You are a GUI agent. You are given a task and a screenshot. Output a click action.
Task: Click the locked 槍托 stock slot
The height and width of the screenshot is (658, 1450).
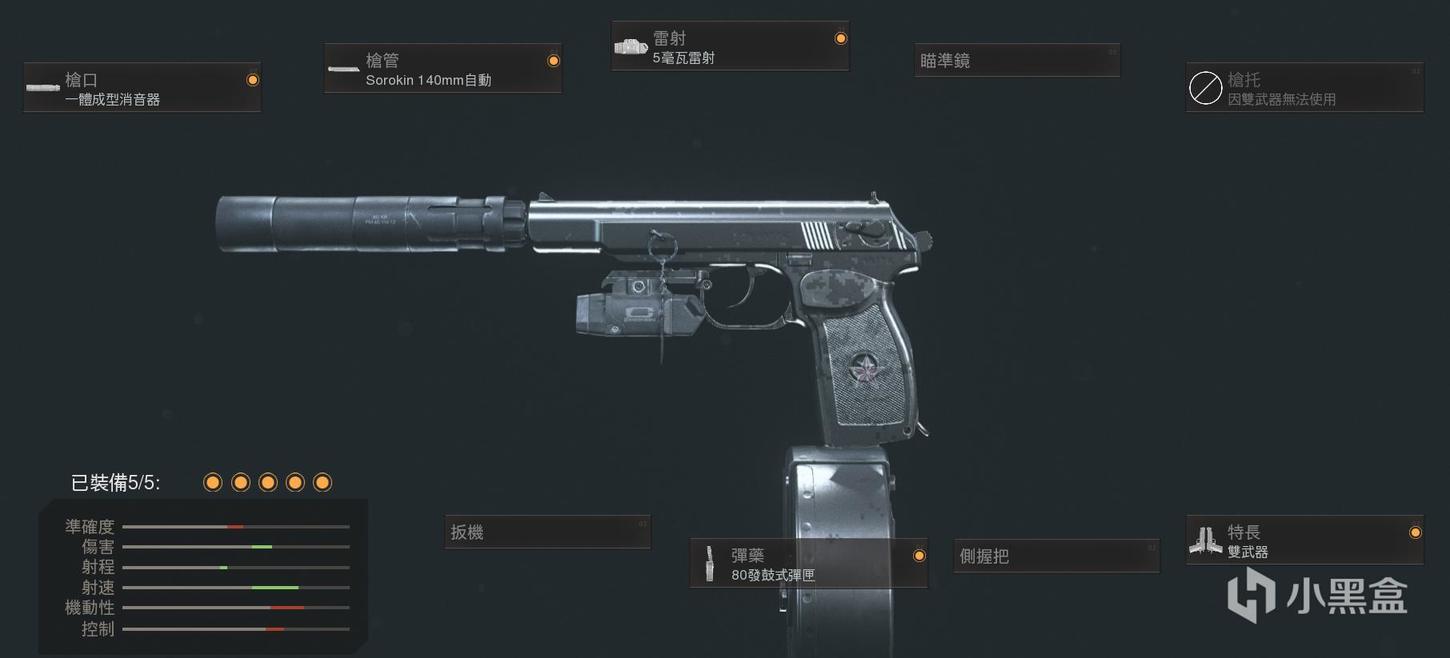[1304, 88]
